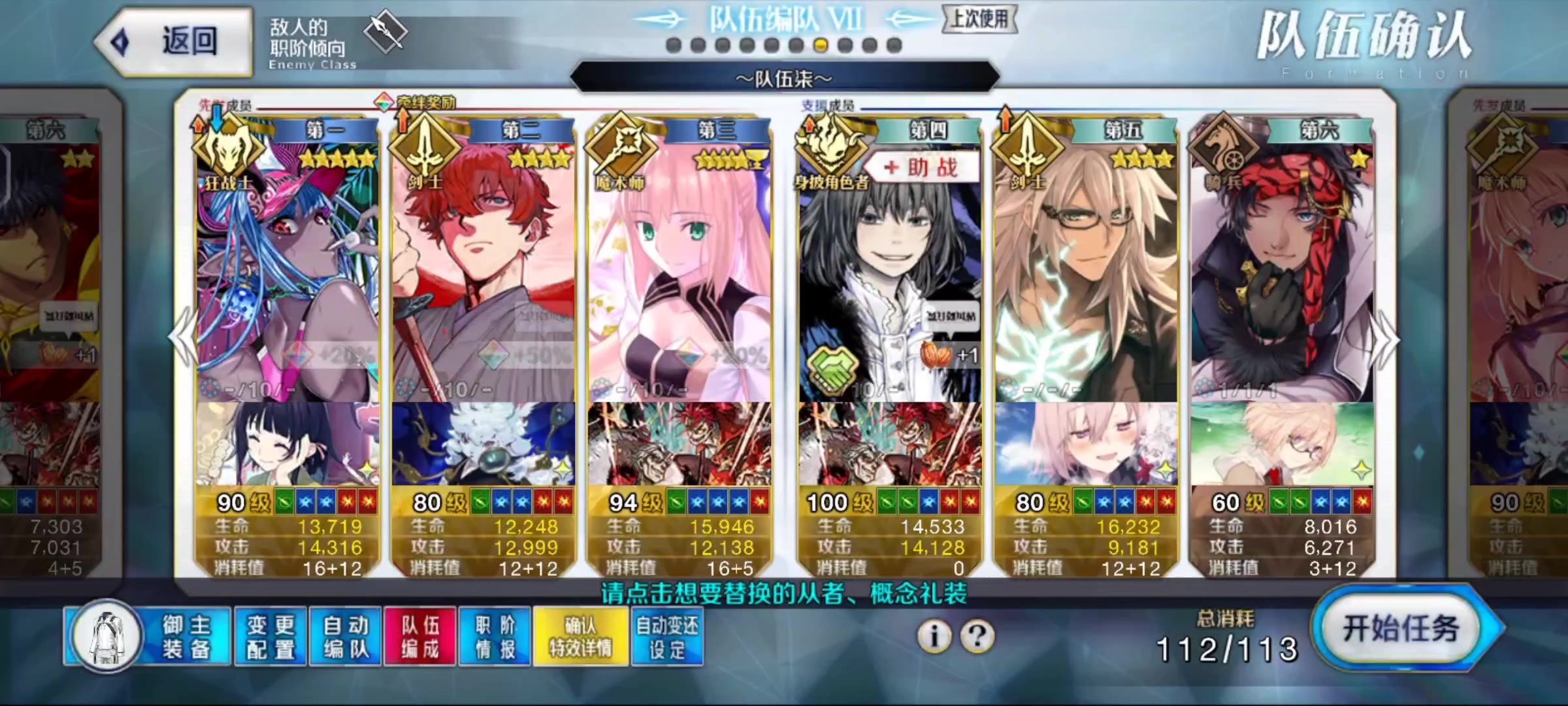The width and height of the screenshot is (1568, 706).
Task: Select the yellow current-team page dot
Action: click(822, 44)
